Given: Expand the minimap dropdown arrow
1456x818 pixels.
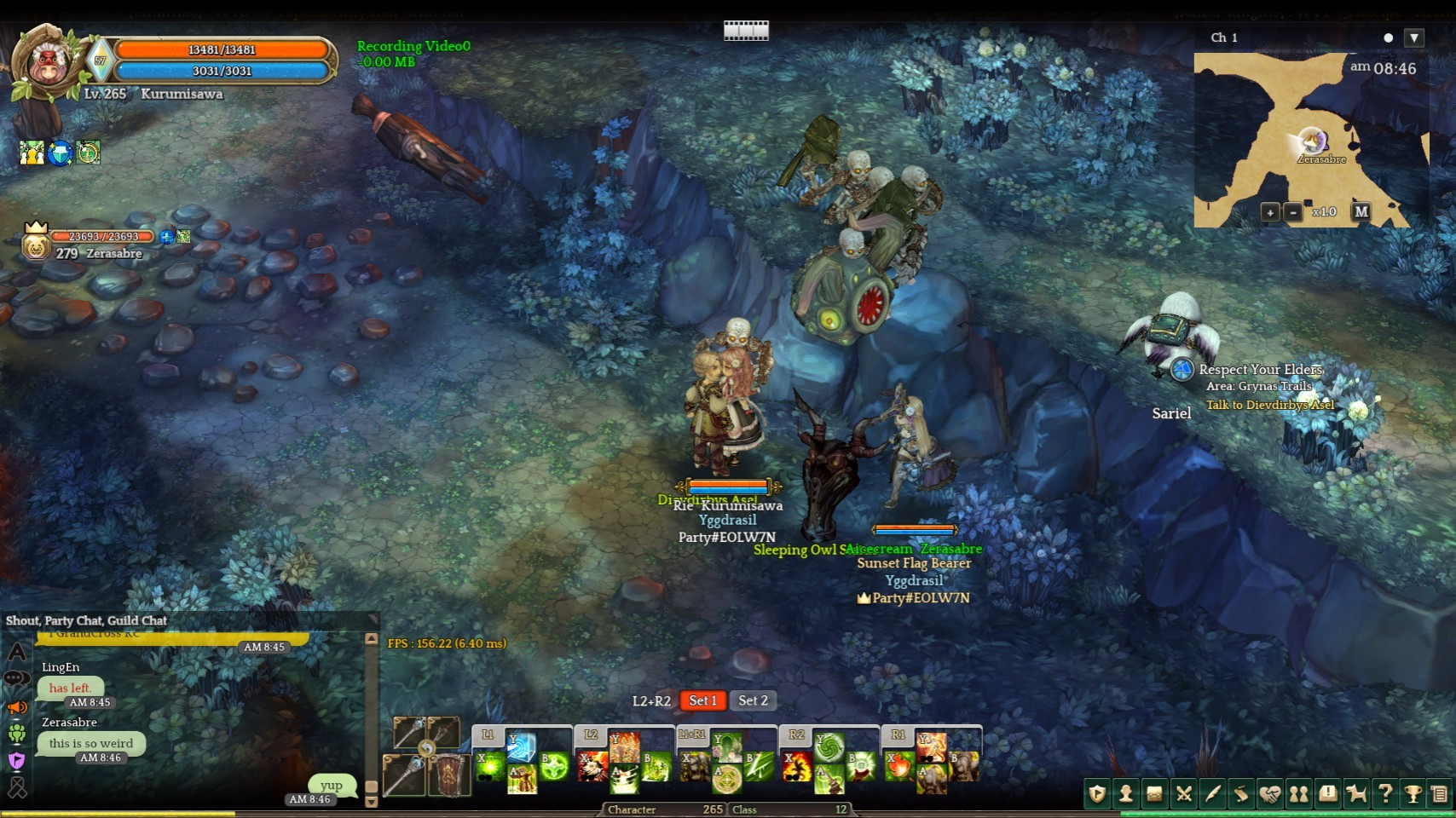Looking at the screenshot, I should [1414, 37].
